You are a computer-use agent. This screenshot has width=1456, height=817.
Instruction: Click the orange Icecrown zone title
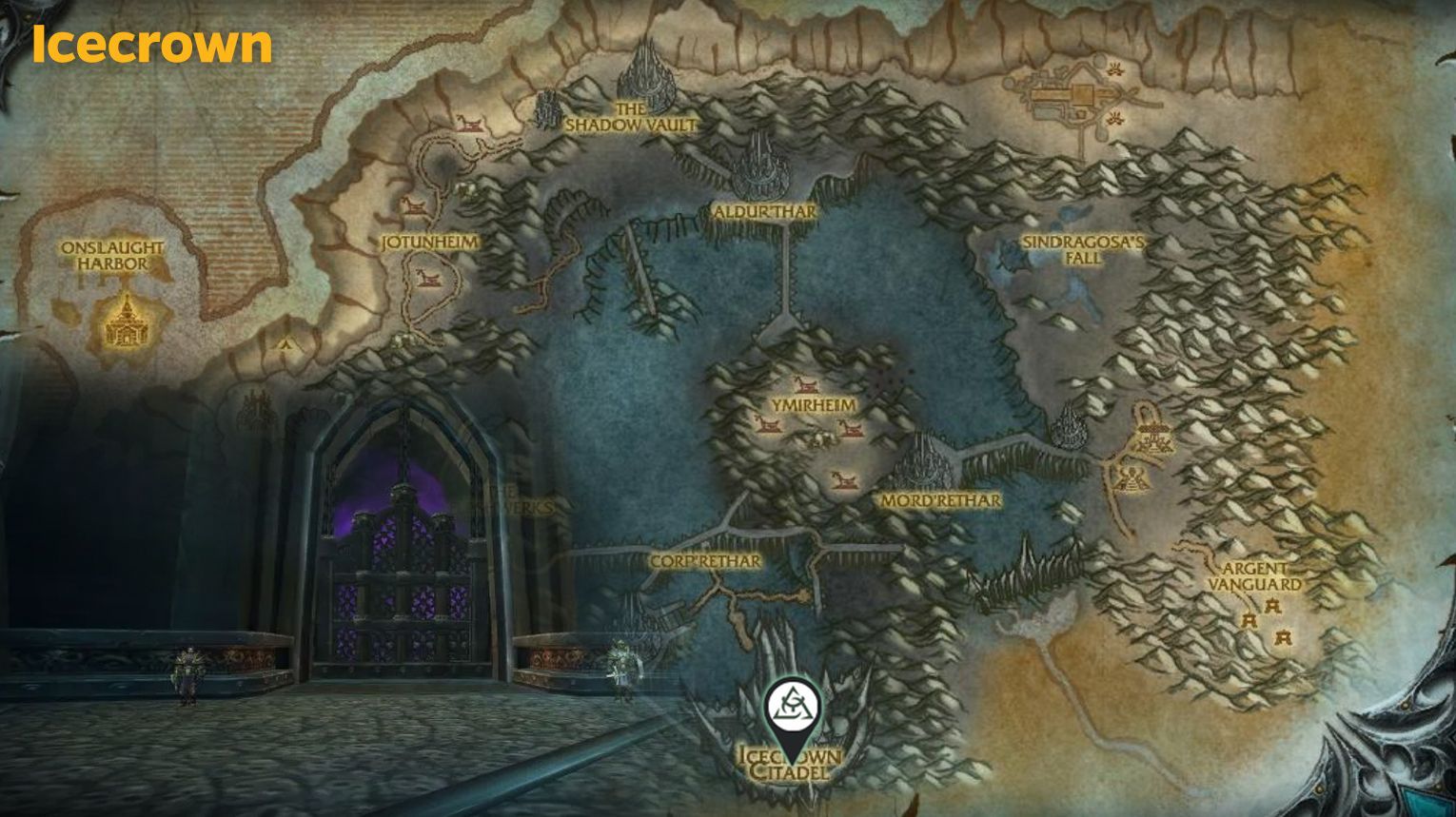click(150, 43)
